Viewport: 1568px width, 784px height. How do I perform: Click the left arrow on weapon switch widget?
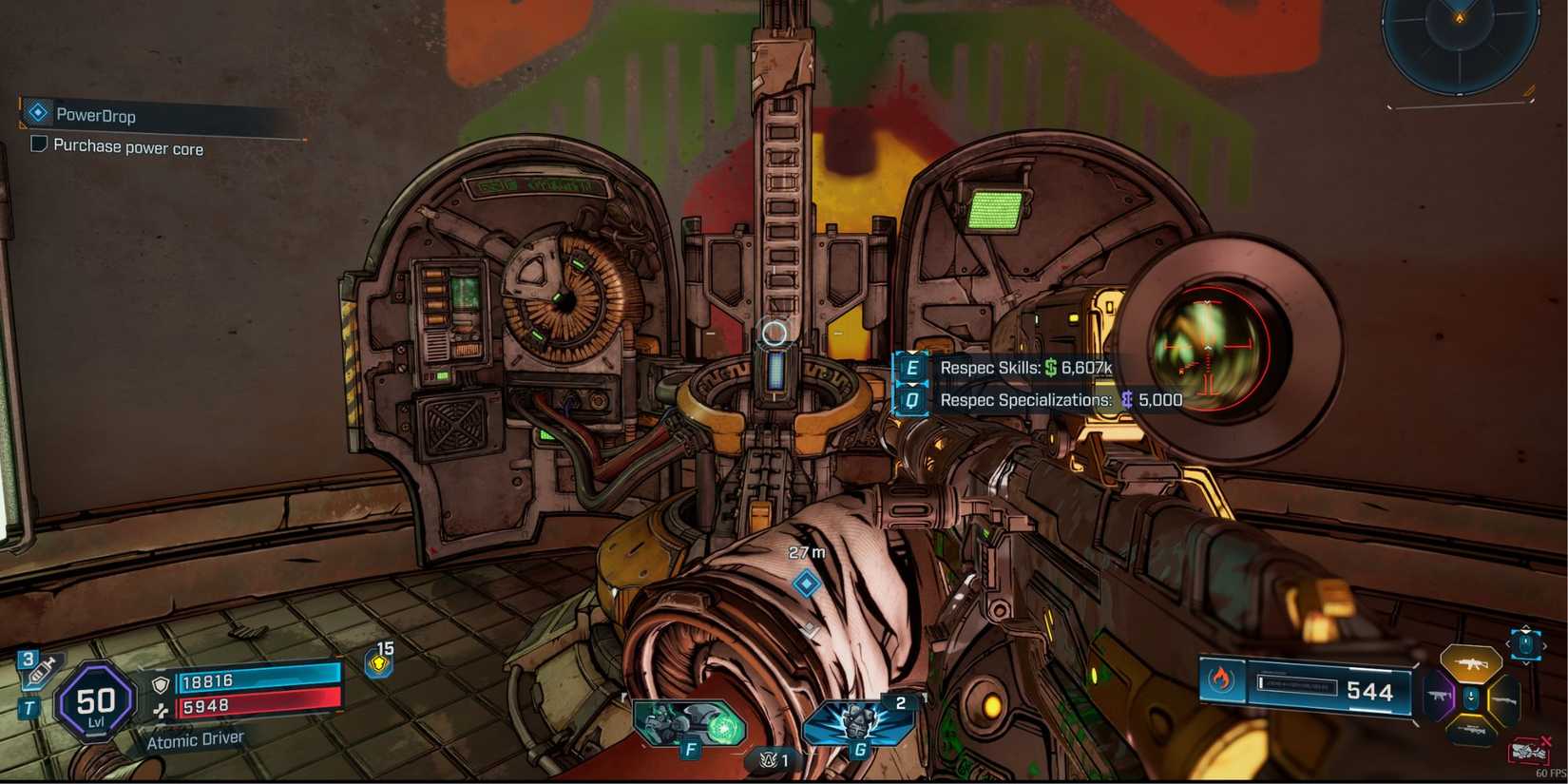[1509, 643]
